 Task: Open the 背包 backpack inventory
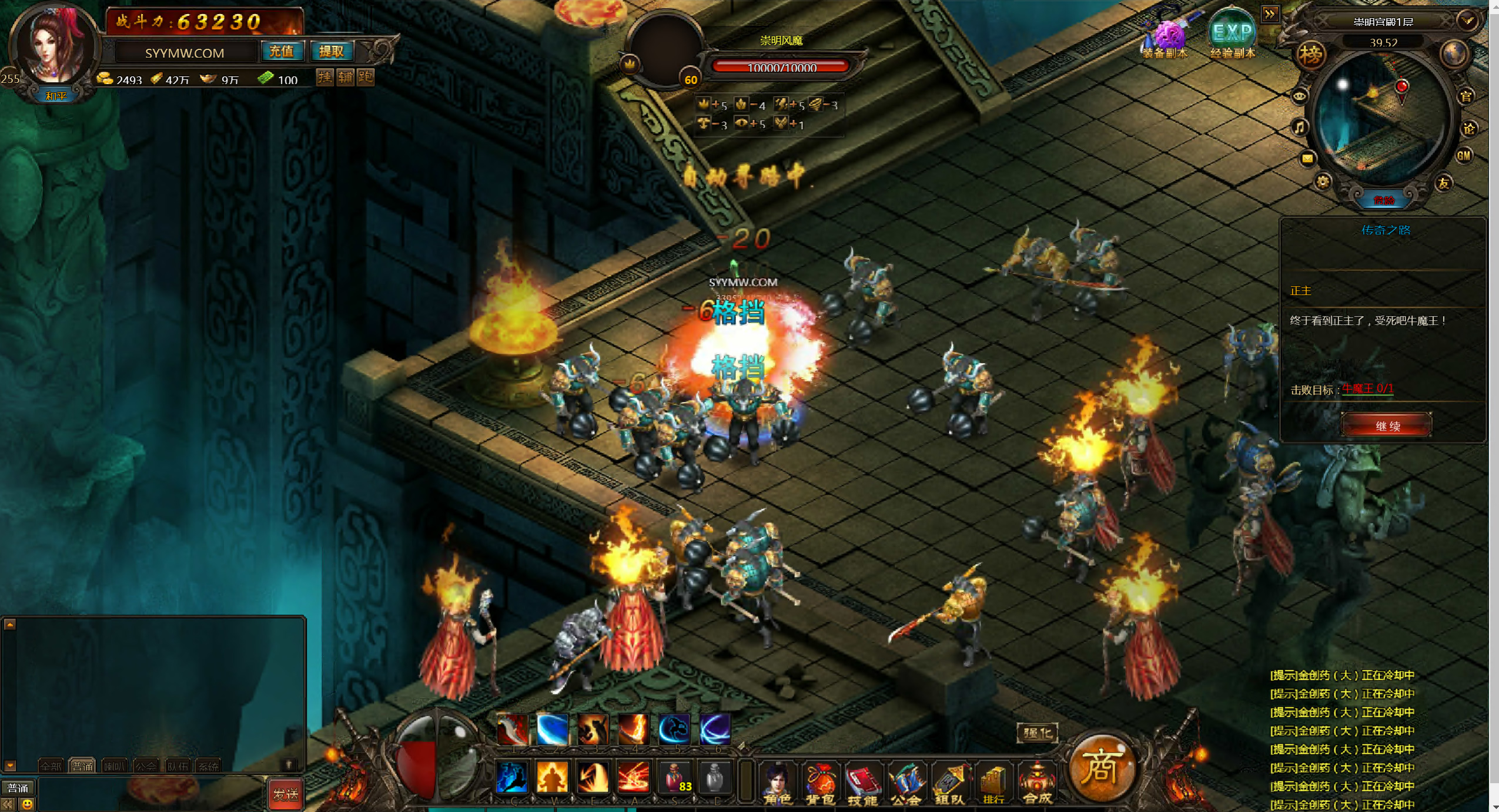pos(820,782)
